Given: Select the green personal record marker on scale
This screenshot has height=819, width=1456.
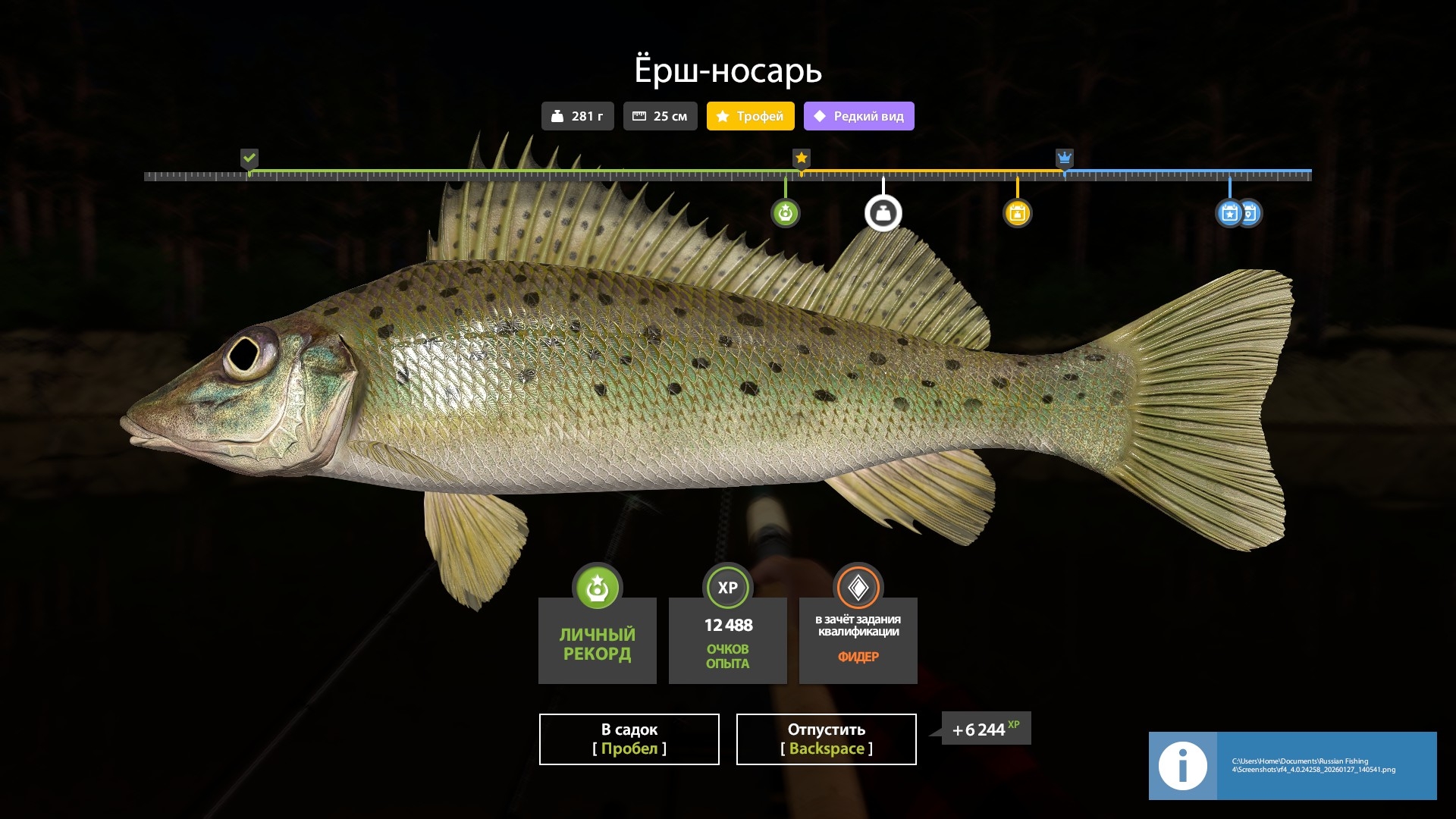Looking at the screenshot, I should [x=785, y=213].
